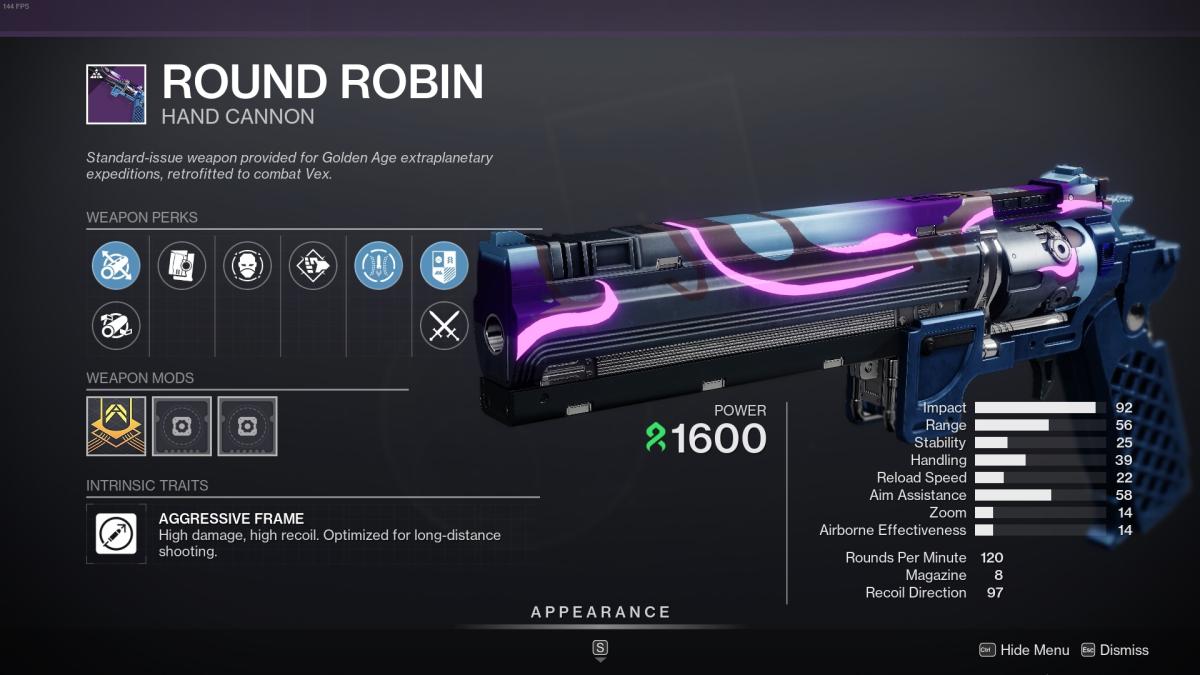Inspect the Aggressive Frame intrinsic trait

pos(116,533)
